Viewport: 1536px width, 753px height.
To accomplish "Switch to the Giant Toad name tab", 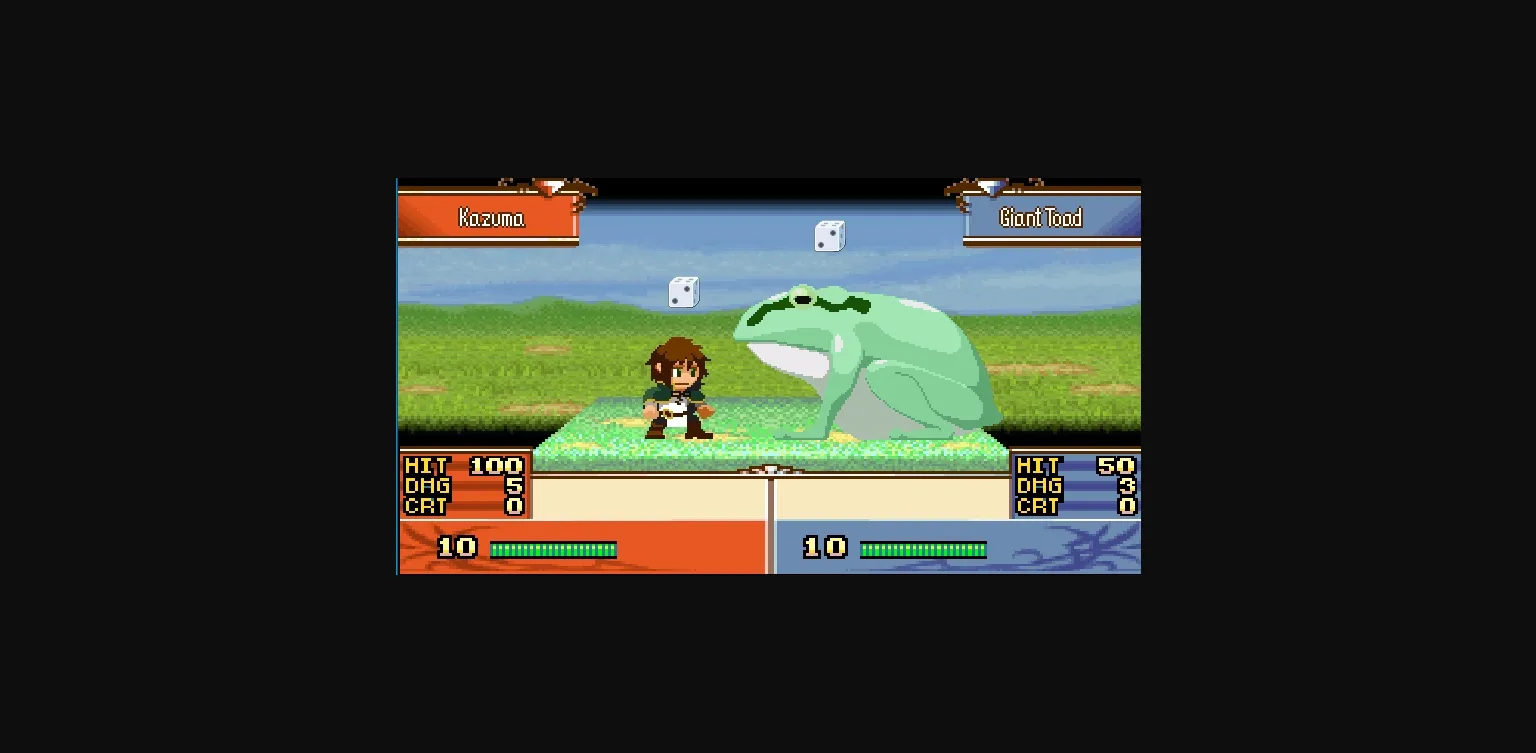I will point(1039,218).
